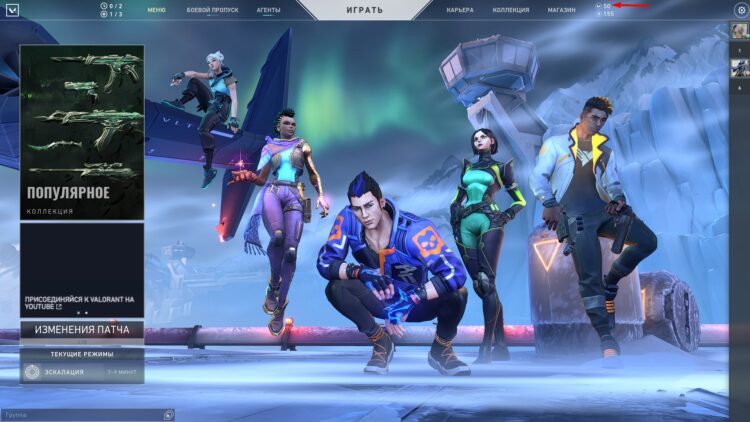The height and width of the screenshot is (422, 750).
Task: Select the top player avatar in the social panel
Action: click(x=739, y=32)
